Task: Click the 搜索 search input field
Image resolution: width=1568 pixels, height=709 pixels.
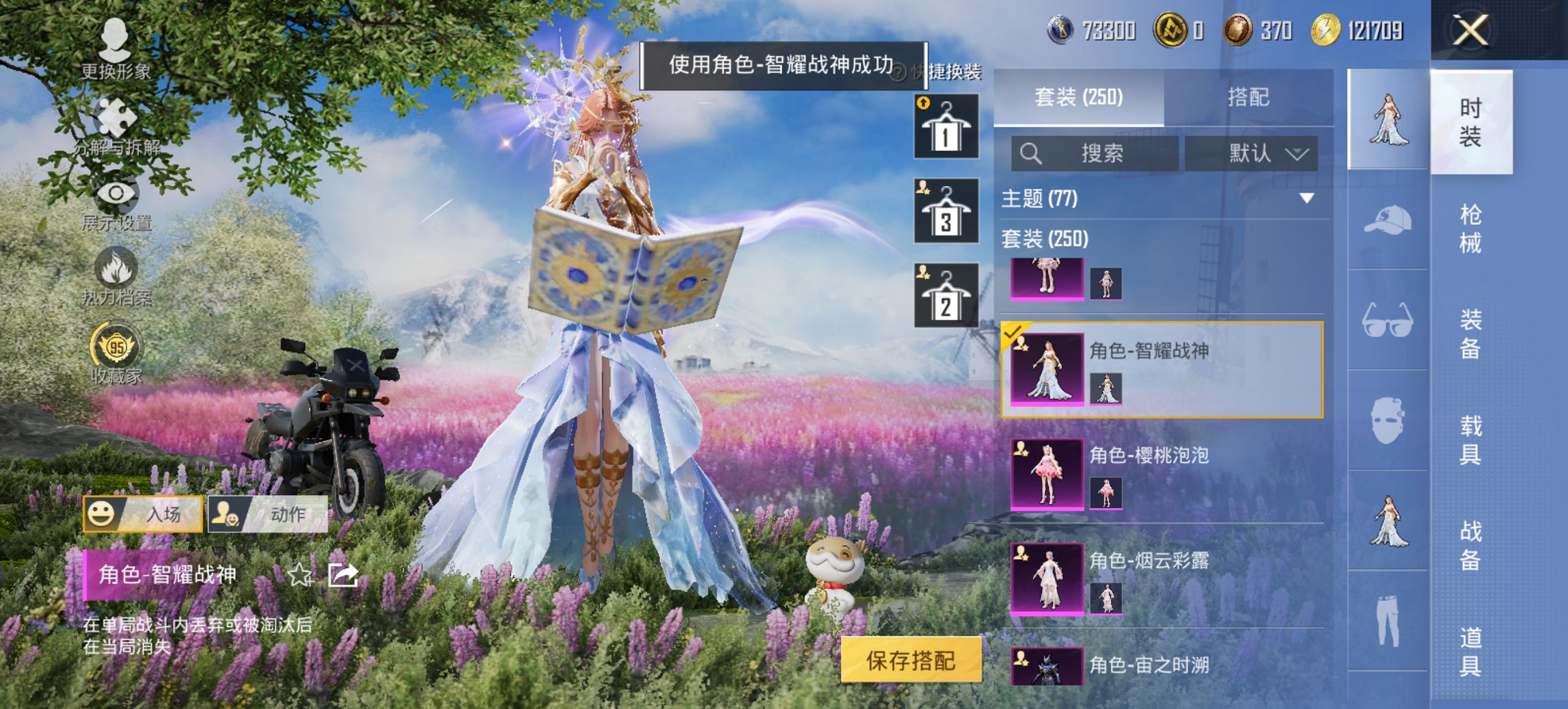Action: 1093,154
